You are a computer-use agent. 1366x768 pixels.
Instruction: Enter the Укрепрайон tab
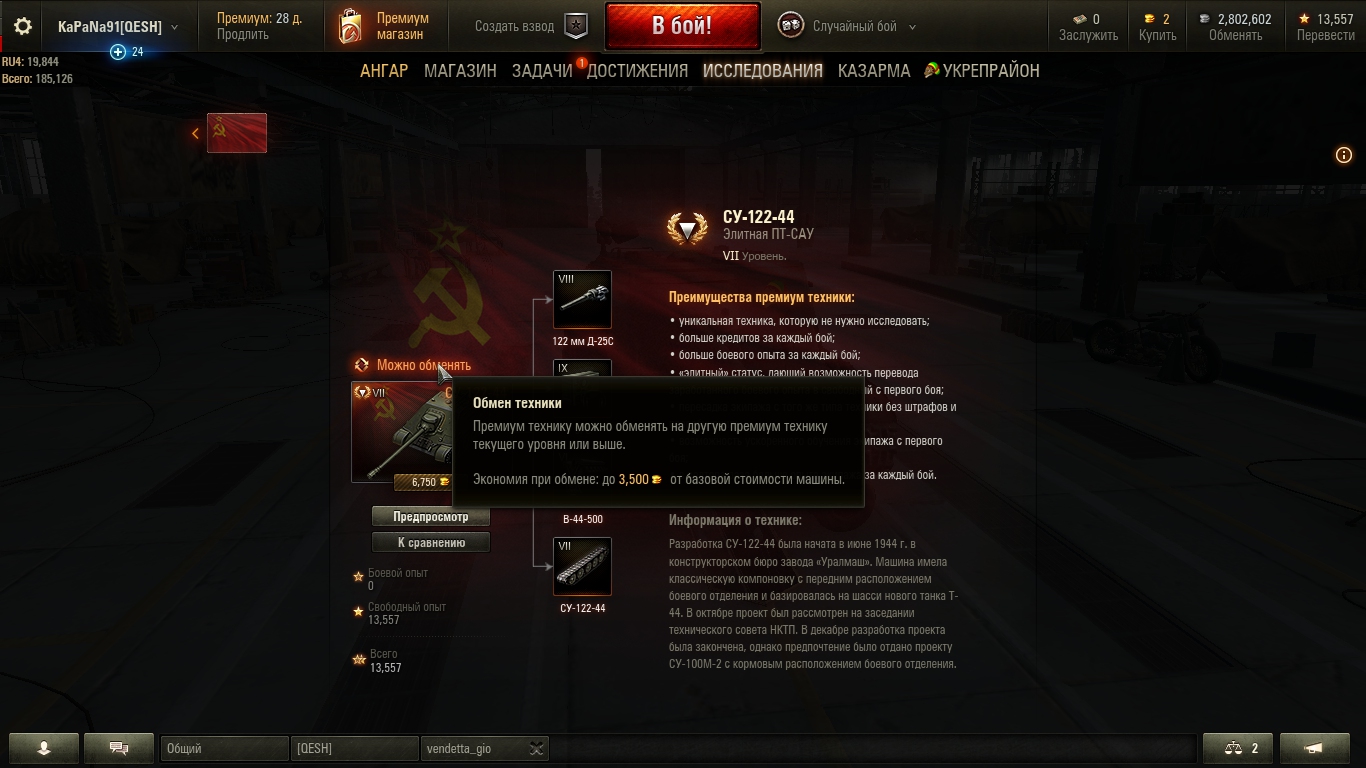click(982, 71)
